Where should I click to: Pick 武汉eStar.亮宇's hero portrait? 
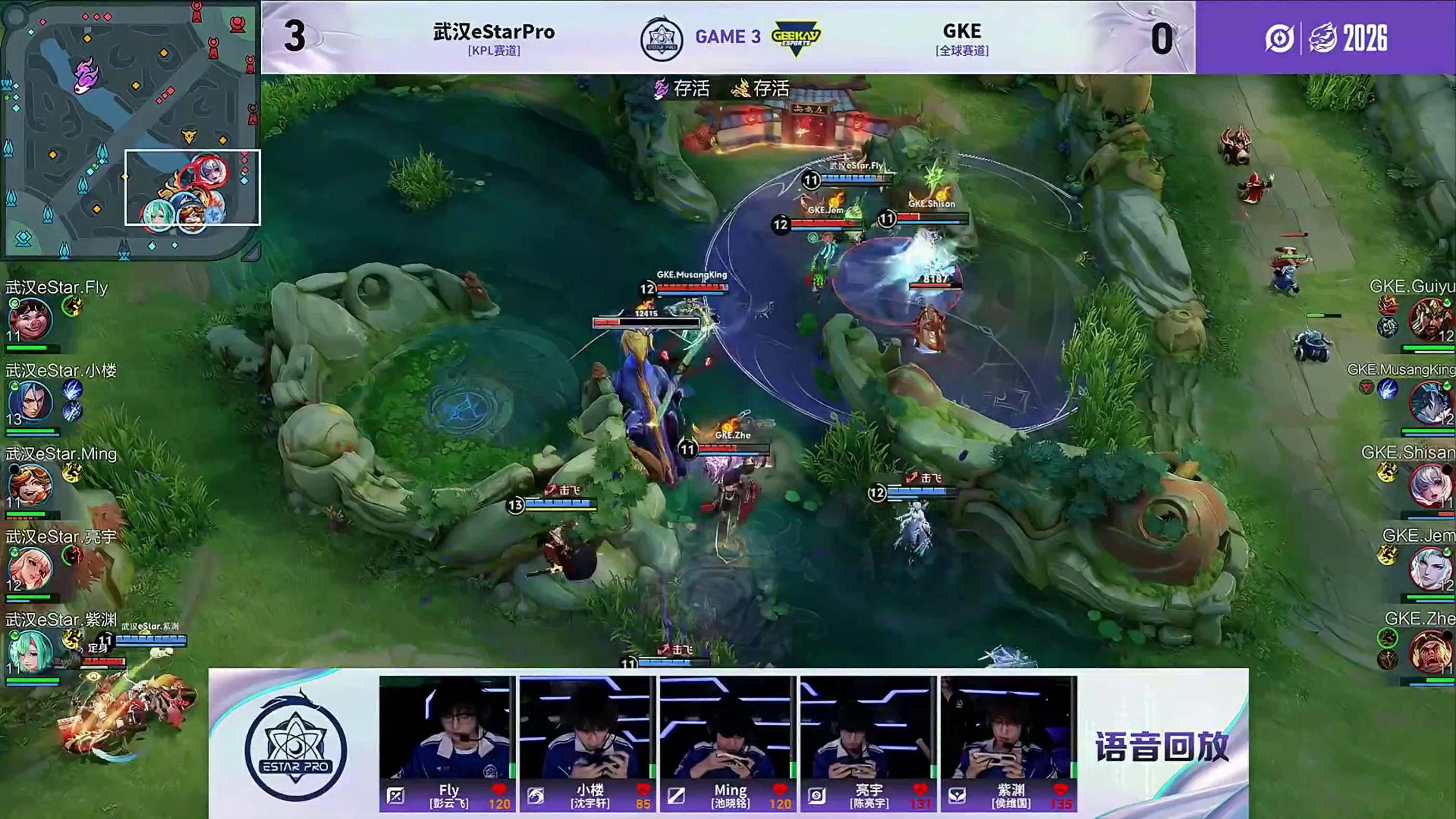(31, 569)
